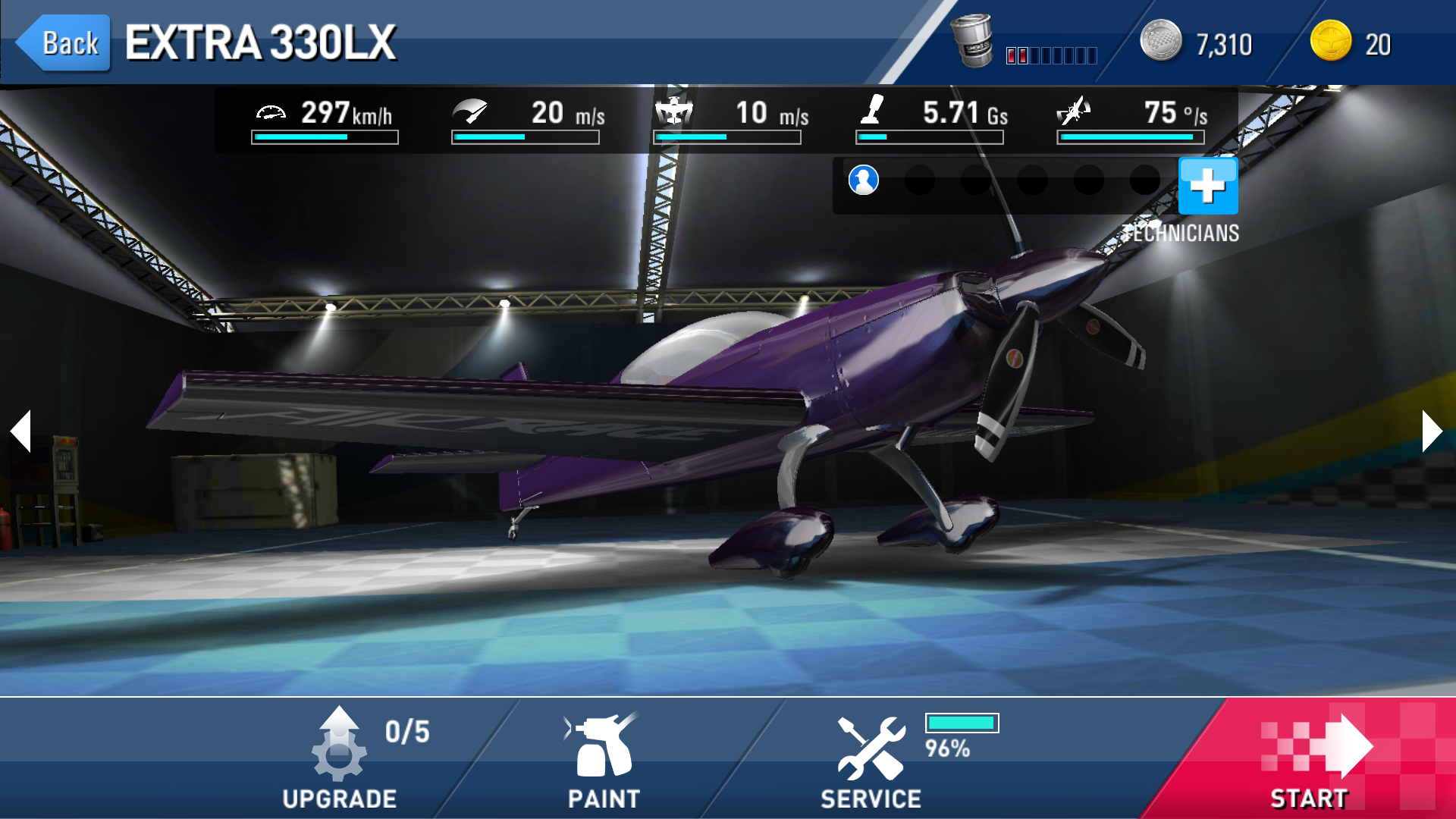1456x819 pixels.
Task: Select the blue technician avatar slot
Action: click(863, 180)
